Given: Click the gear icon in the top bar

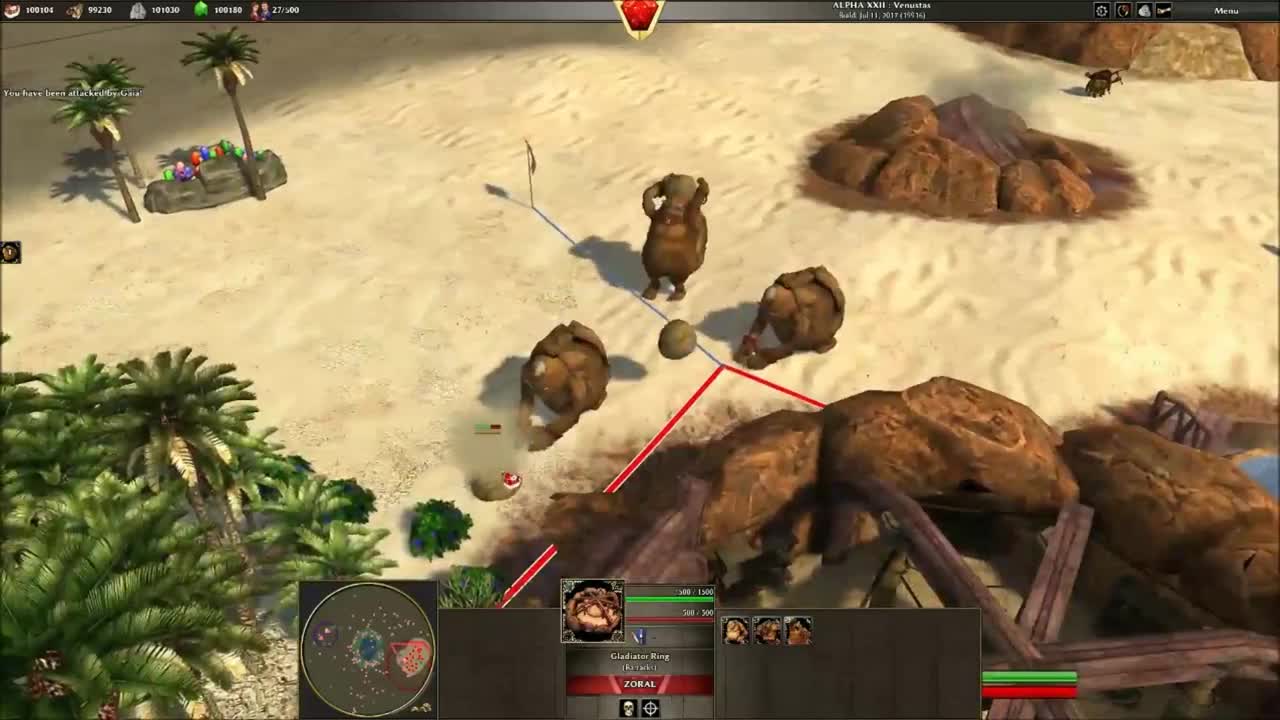Looking at the screenshot, I should coord(1102,10).
